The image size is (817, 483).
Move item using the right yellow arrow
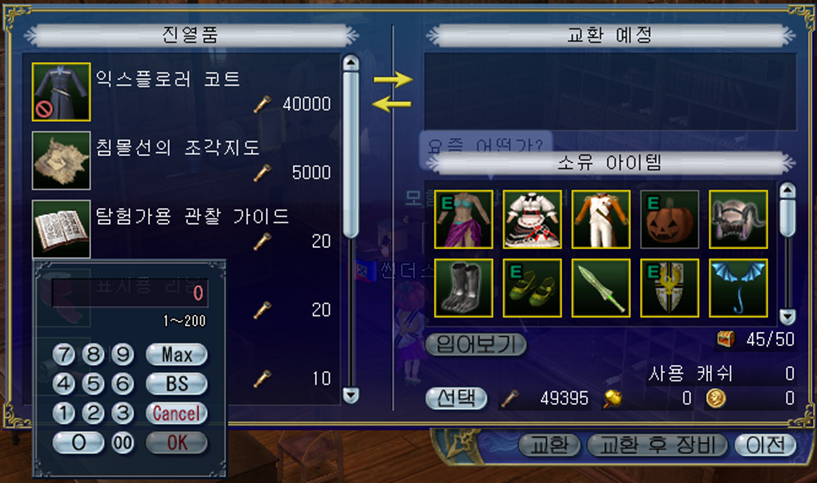[392, 79]
